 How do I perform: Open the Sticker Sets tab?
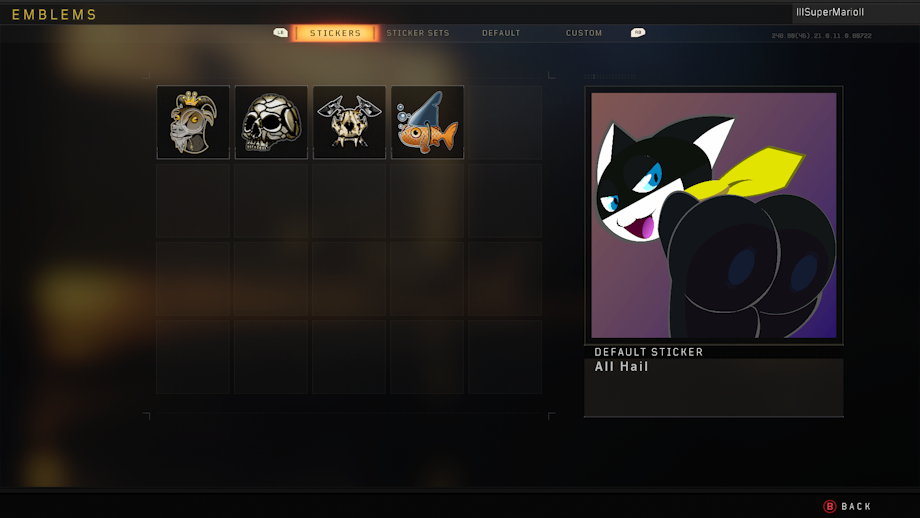[418, 33]
